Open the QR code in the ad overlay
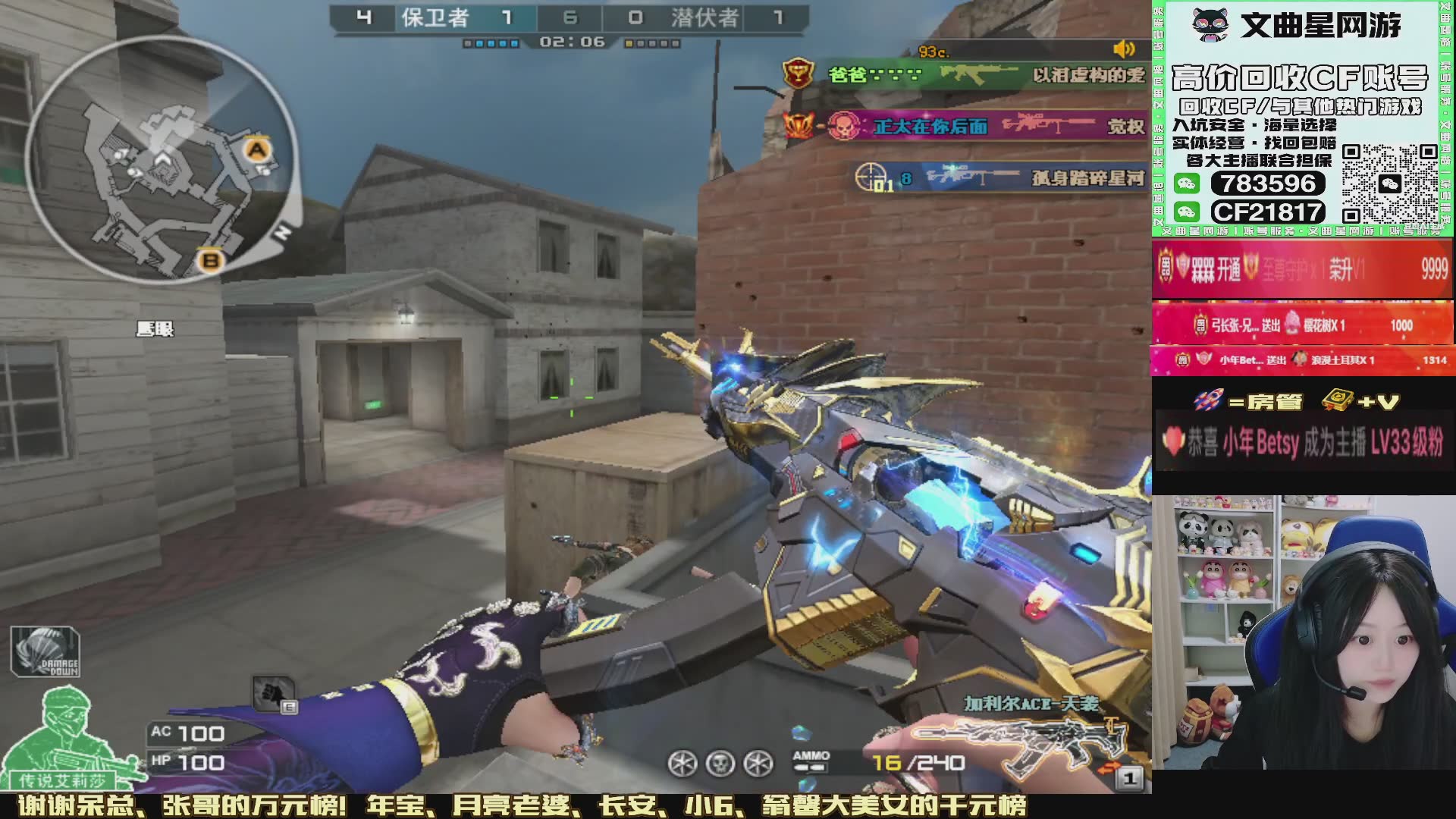 (x=1389, y=184)
